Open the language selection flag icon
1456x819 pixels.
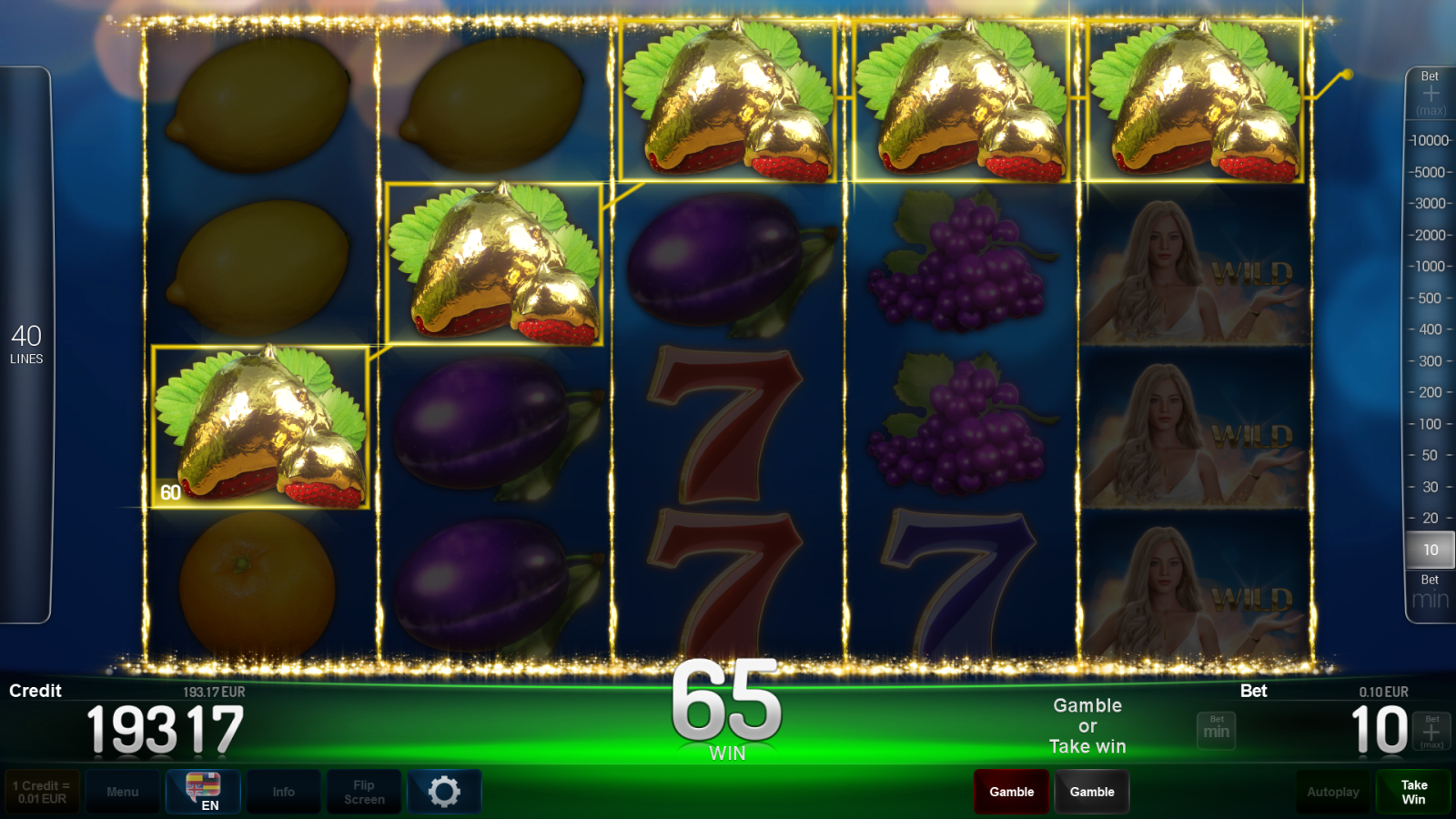[202, 784]
